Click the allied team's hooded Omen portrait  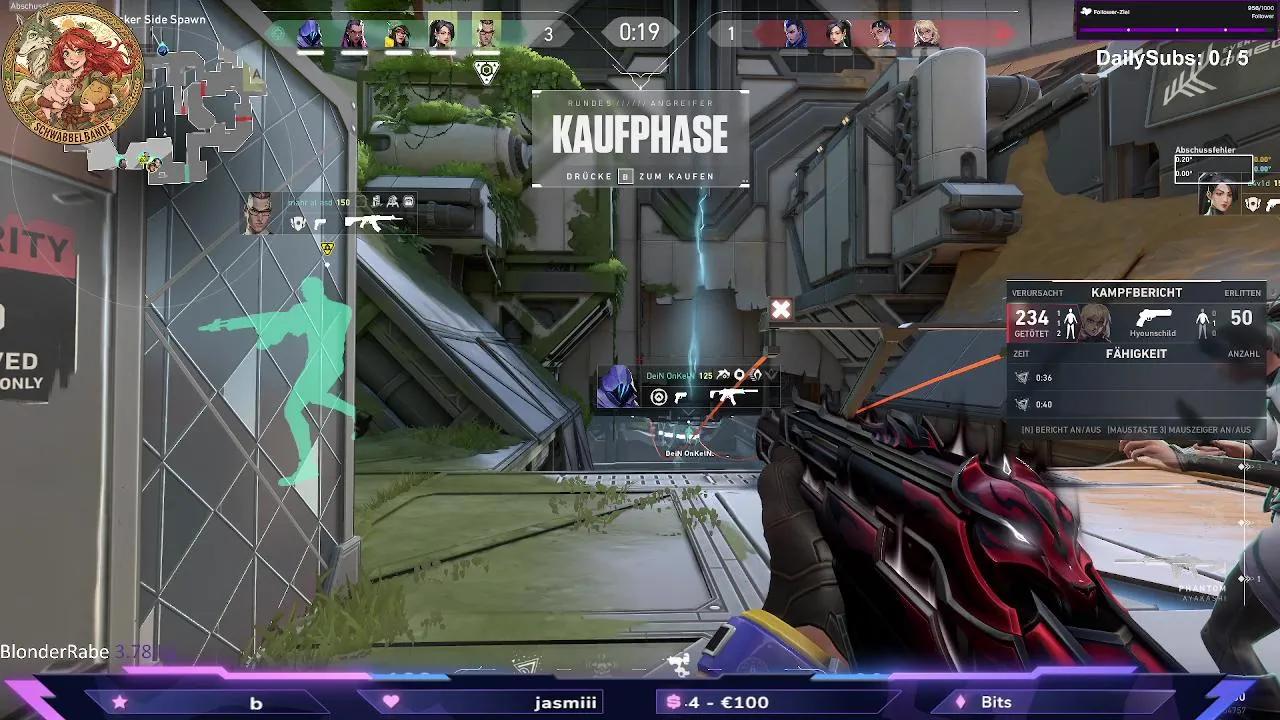310,34
